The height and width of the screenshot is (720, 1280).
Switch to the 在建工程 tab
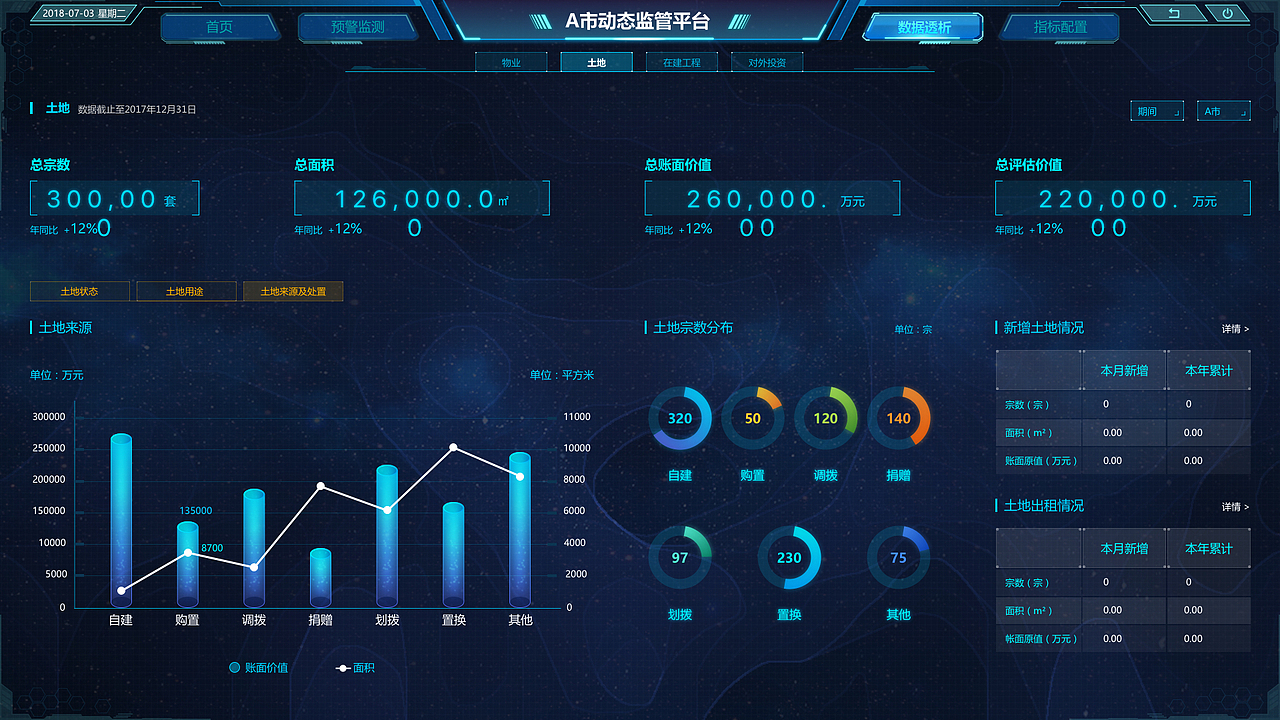coord(681,61)
